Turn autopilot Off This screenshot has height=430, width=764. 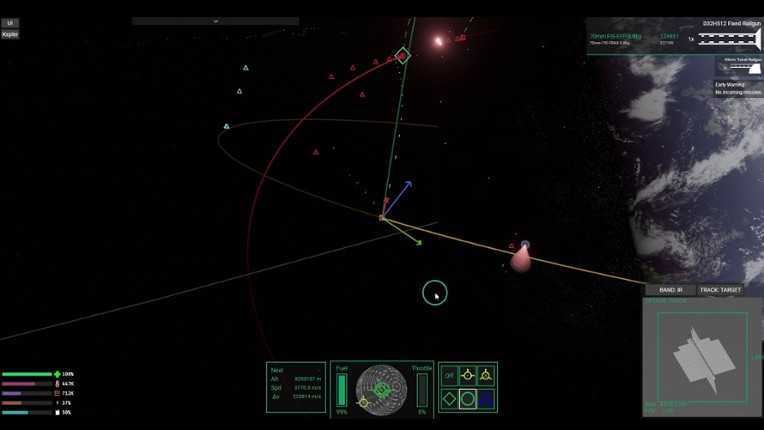(x=449, y=375)
